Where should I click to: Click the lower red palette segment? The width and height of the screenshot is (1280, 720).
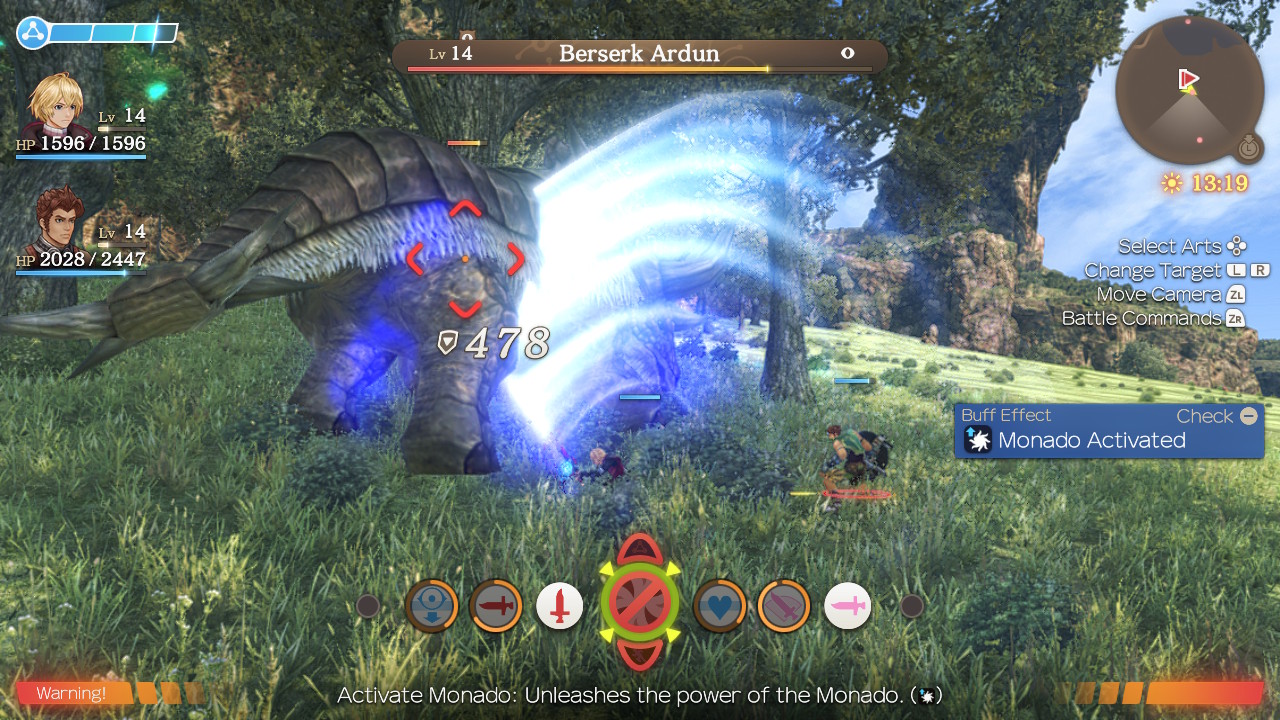(639, 655)
